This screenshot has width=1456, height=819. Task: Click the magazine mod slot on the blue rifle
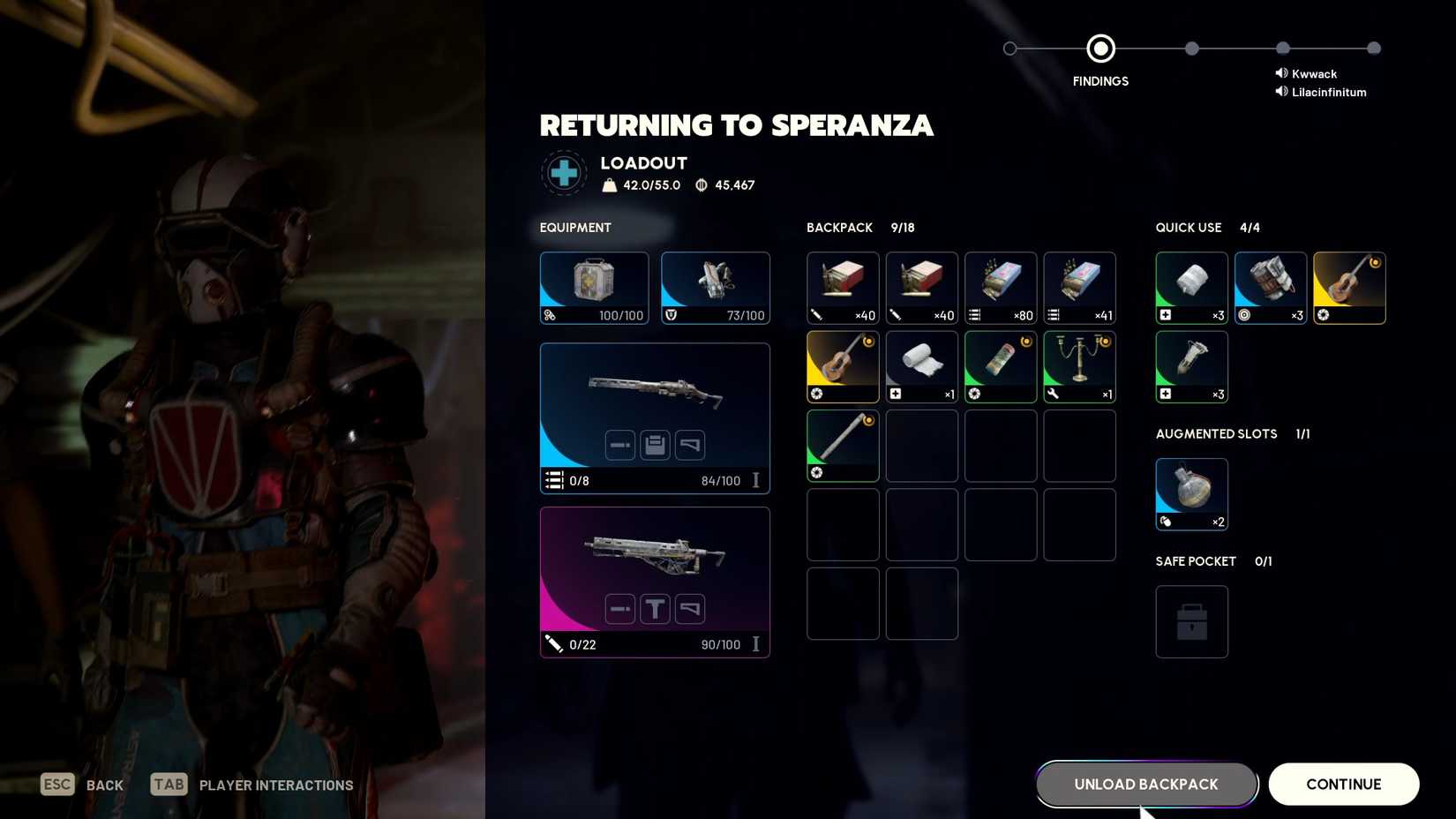click(x=655, y=445)
